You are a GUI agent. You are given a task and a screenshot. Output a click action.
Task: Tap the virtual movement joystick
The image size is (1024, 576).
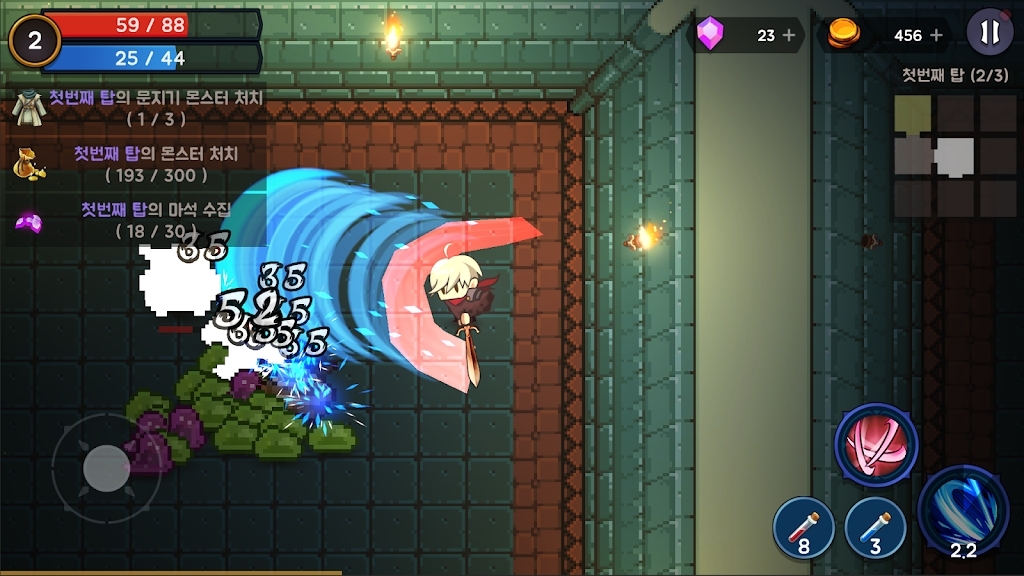pos(106,468)
